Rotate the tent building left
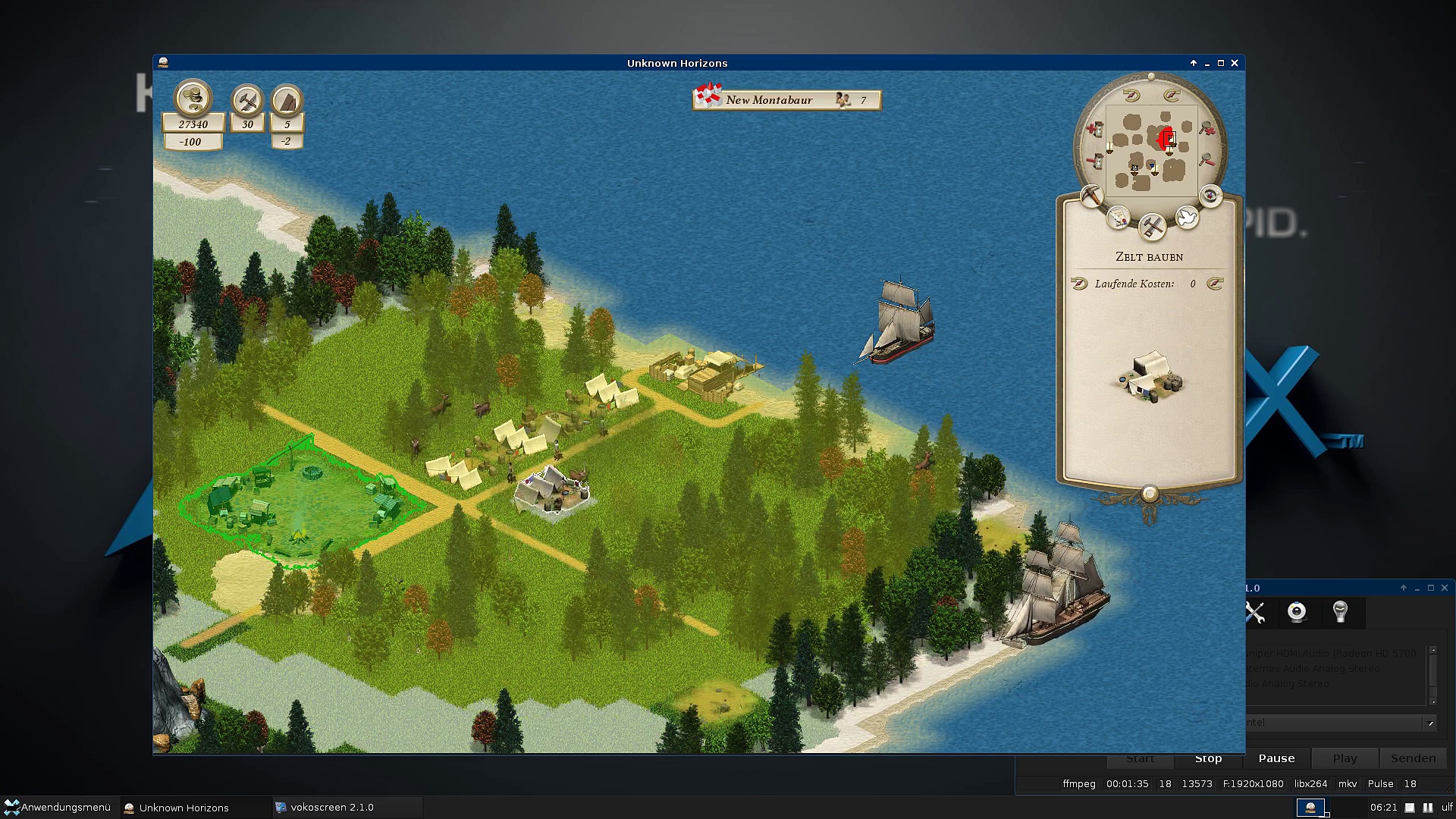Image resolution: width=1456 pixels, height=819 pixels. click(1079, 284)
